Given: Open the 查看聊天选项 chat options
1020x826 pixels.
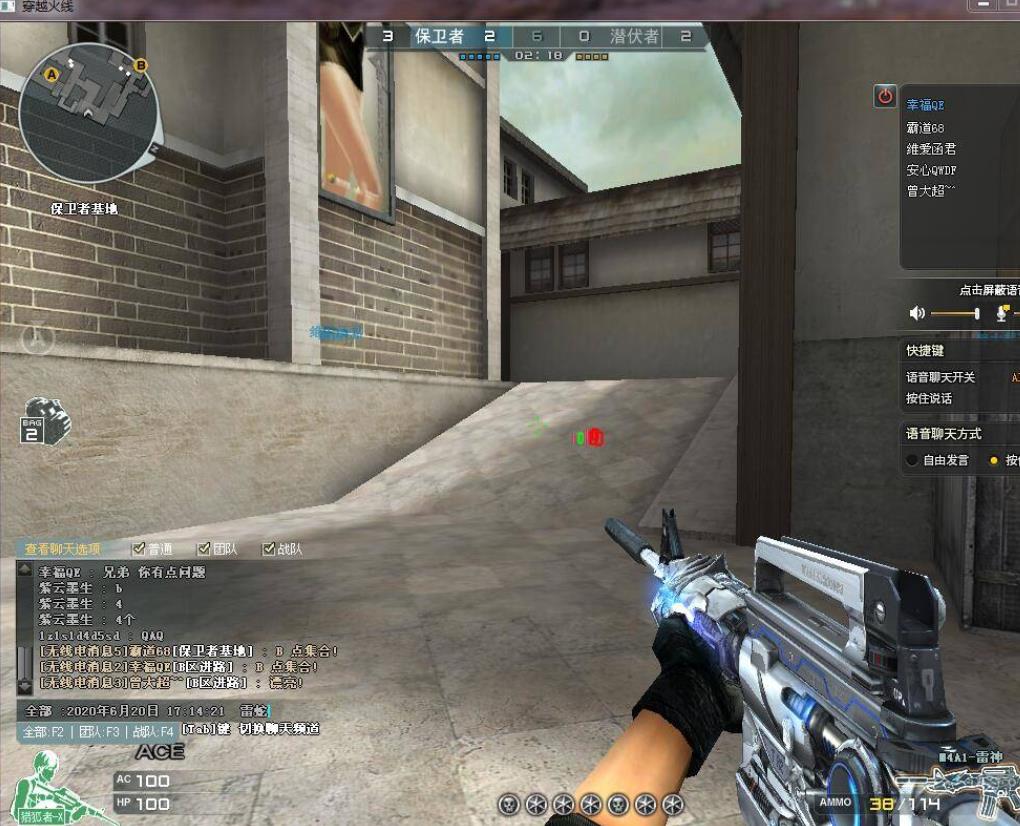Looking at the screenshot, I should tap(63, 549).
